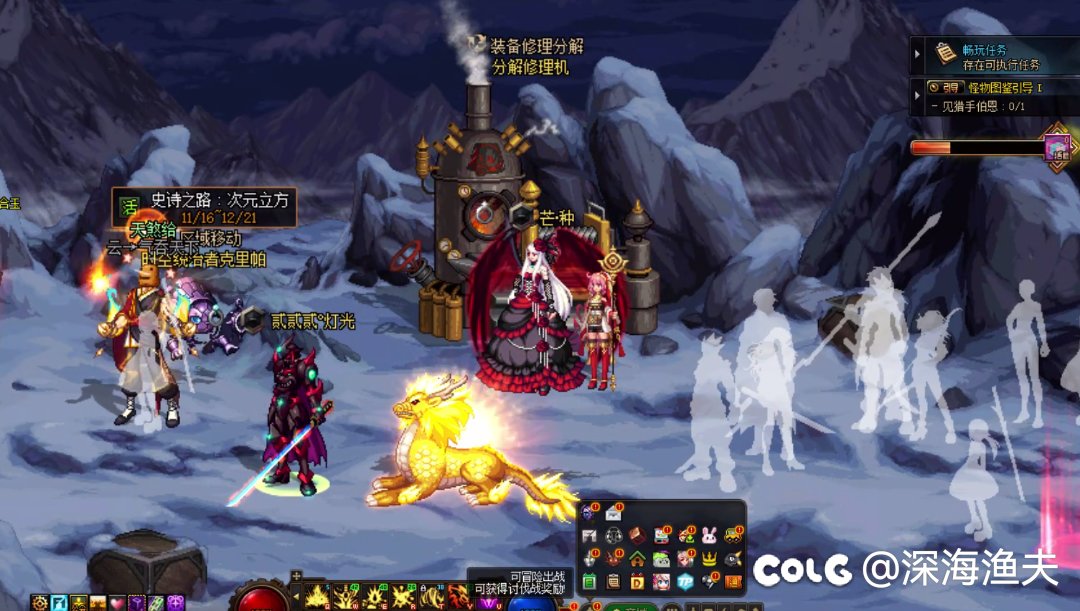Click the pink activity box icon
This screenshot has height=611, width=1080.
click(1058, 148)
